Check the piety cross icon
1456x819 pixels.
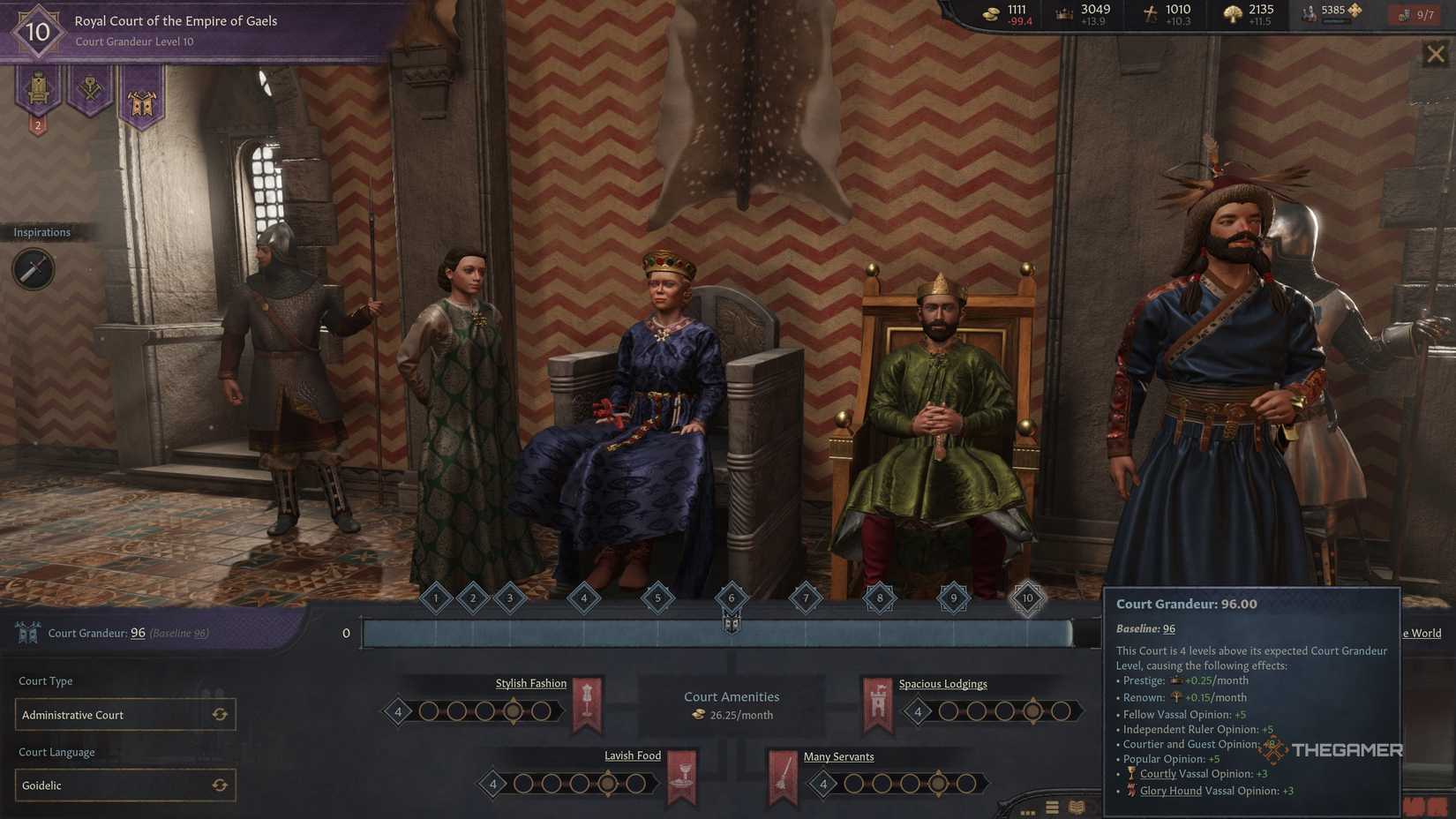click(1148, 13)
